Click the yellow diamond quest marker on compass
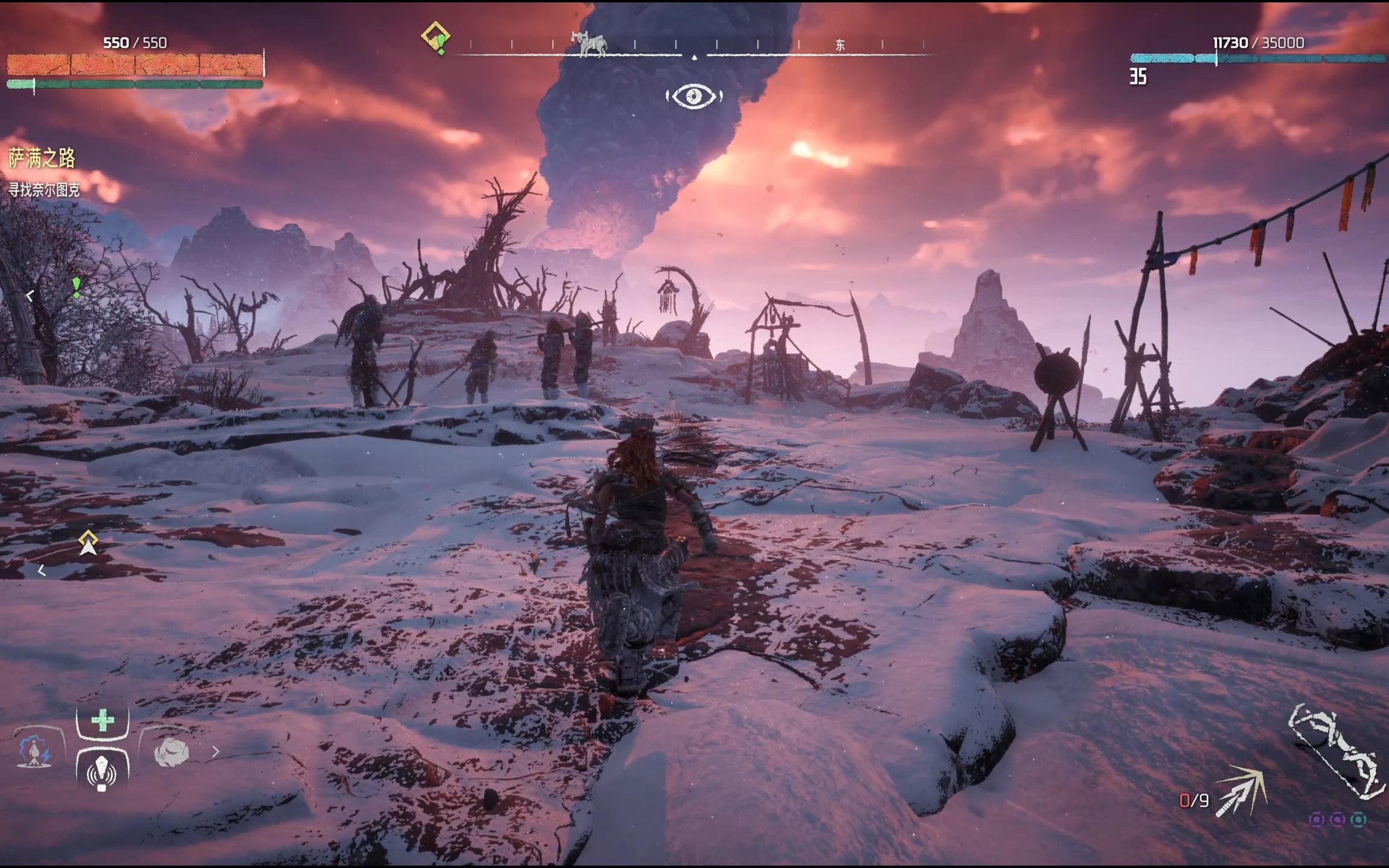The width and height of the screenshot is (1389, 868). click(x=436, y=37)
